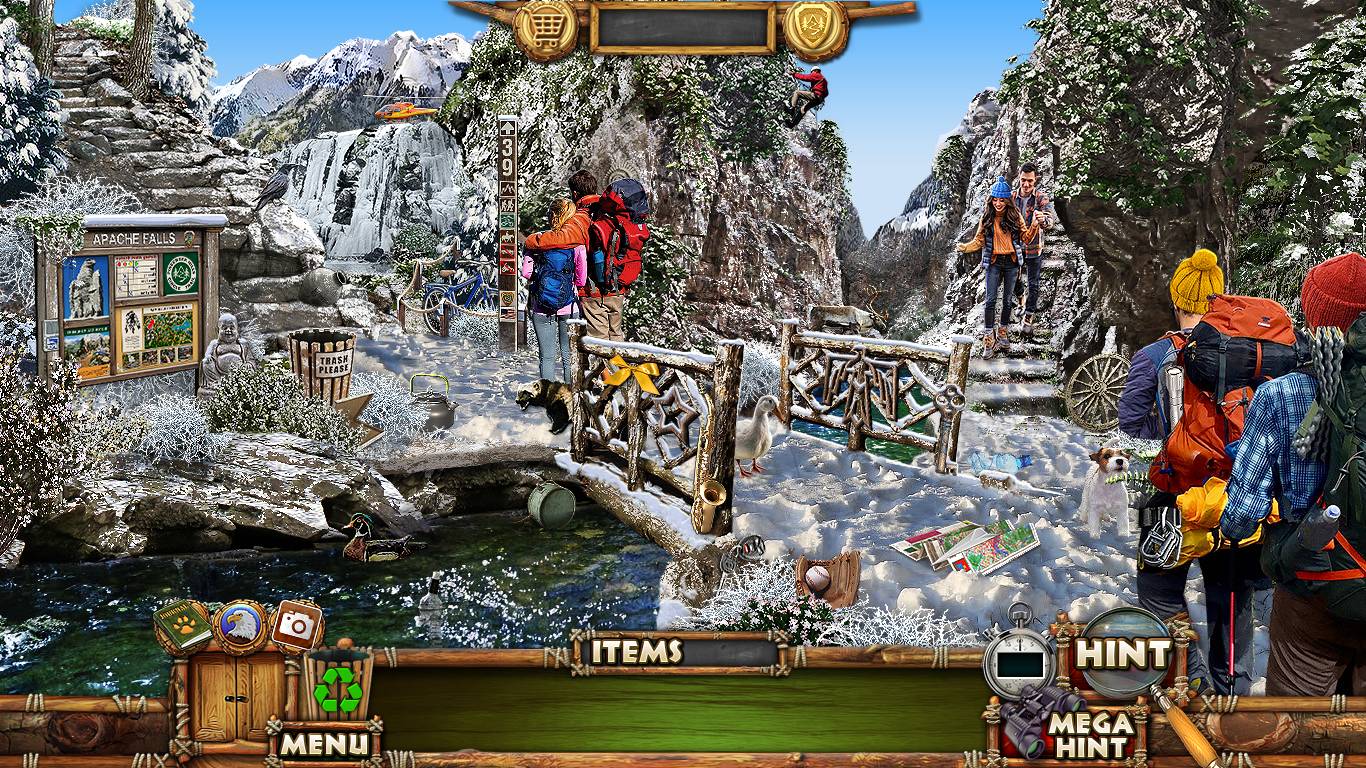This screenshot has height=768, width=1366.
Task: Open the camera photo icon
Action: click(296, 626)
